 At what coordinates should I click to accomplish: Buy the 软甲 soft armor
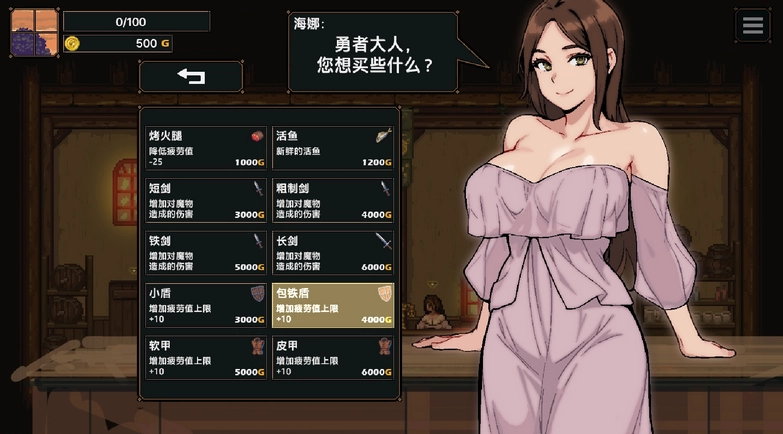(x=207, y=358)
